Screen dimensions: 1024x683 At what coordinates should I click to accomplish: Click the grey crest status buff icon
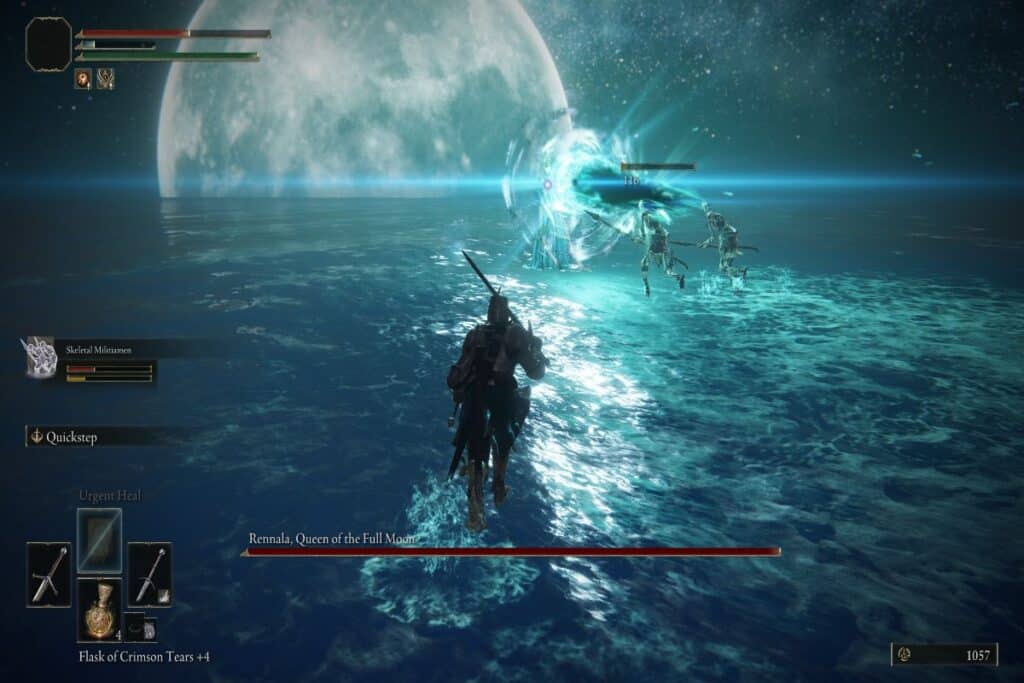105,78
